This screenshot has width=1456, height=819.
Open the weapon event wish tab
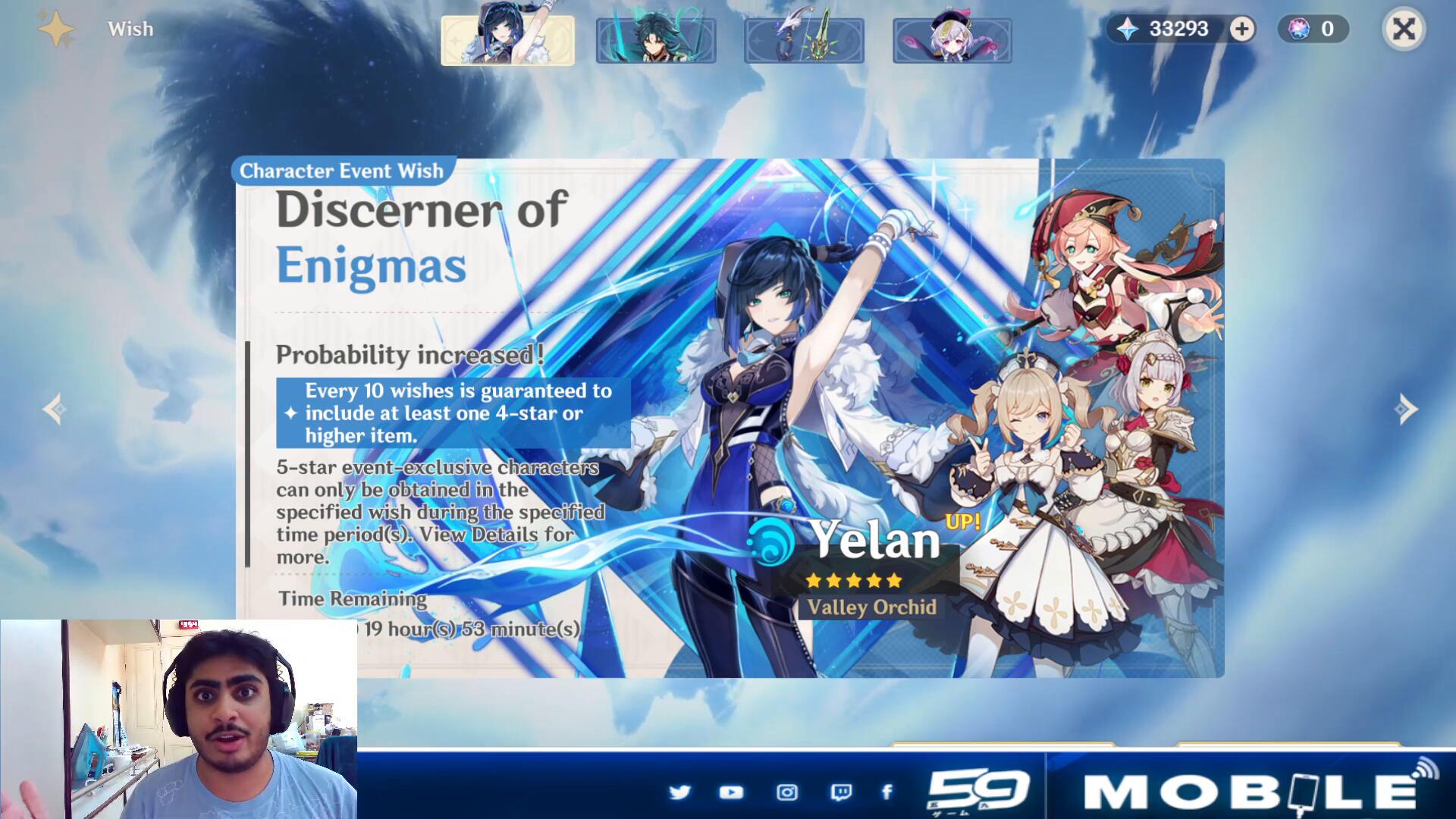(x=804, y=41)
